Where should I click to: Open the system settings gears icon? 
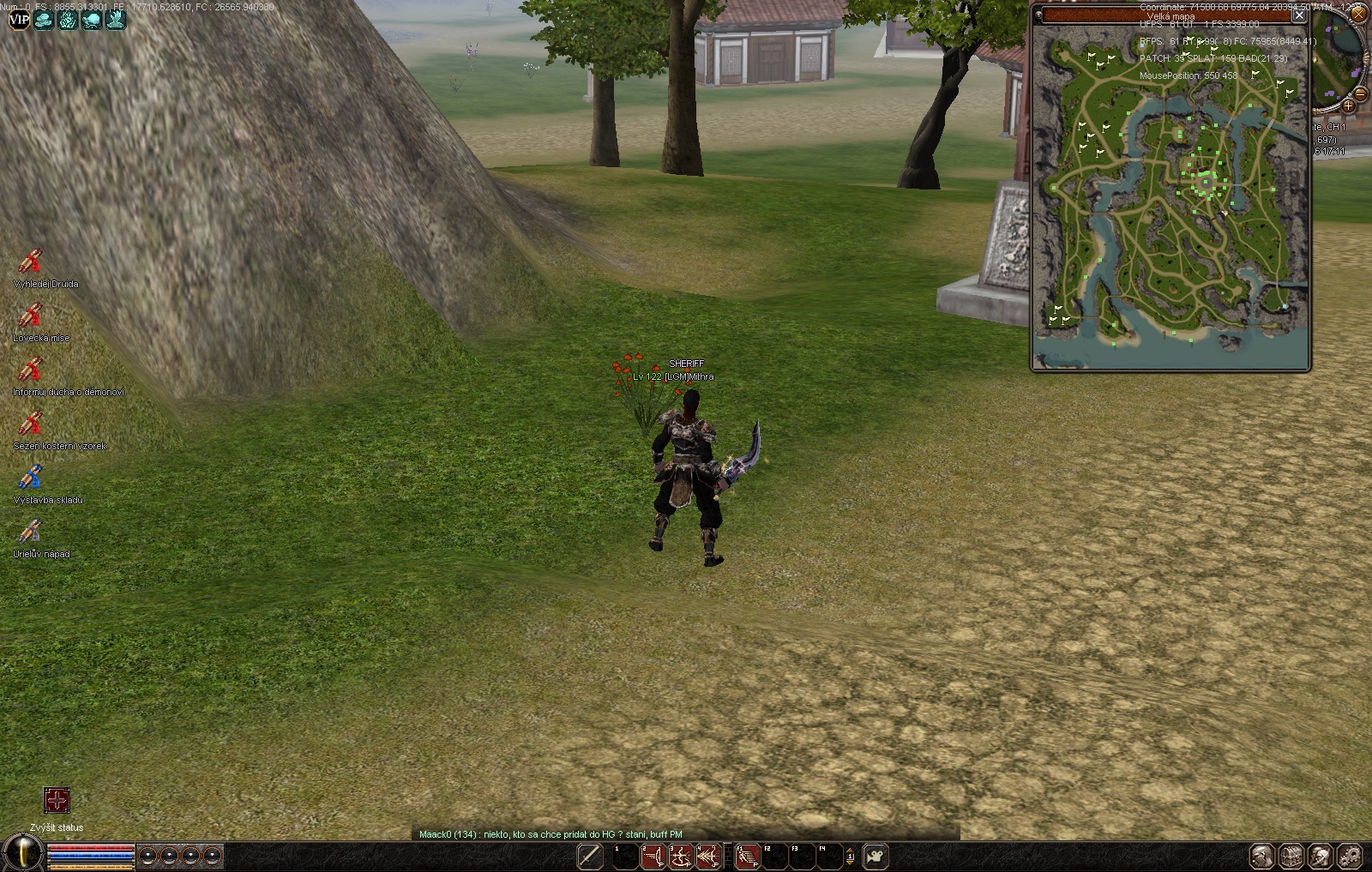[1350, 856]
